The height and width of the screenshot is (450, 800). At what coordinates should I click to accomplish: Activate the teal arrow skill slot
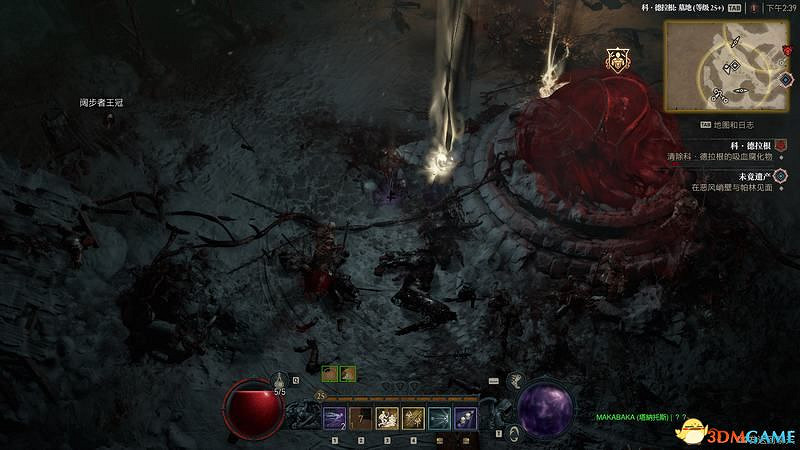coord(439,418)
